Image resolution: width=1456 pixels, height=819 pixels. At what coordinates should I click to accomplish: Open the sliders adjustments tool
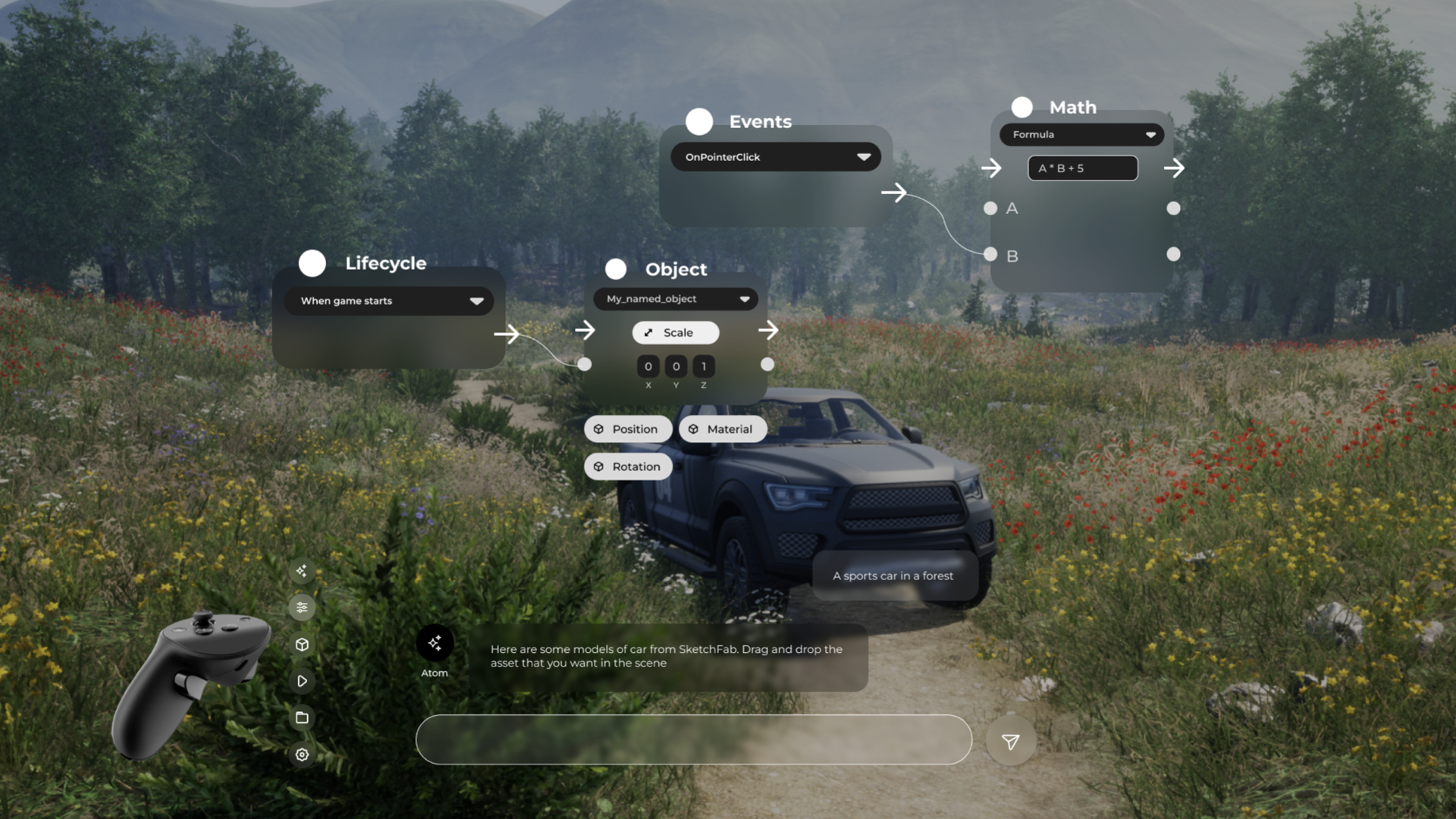pyautogui.click(x=302, y=607)
